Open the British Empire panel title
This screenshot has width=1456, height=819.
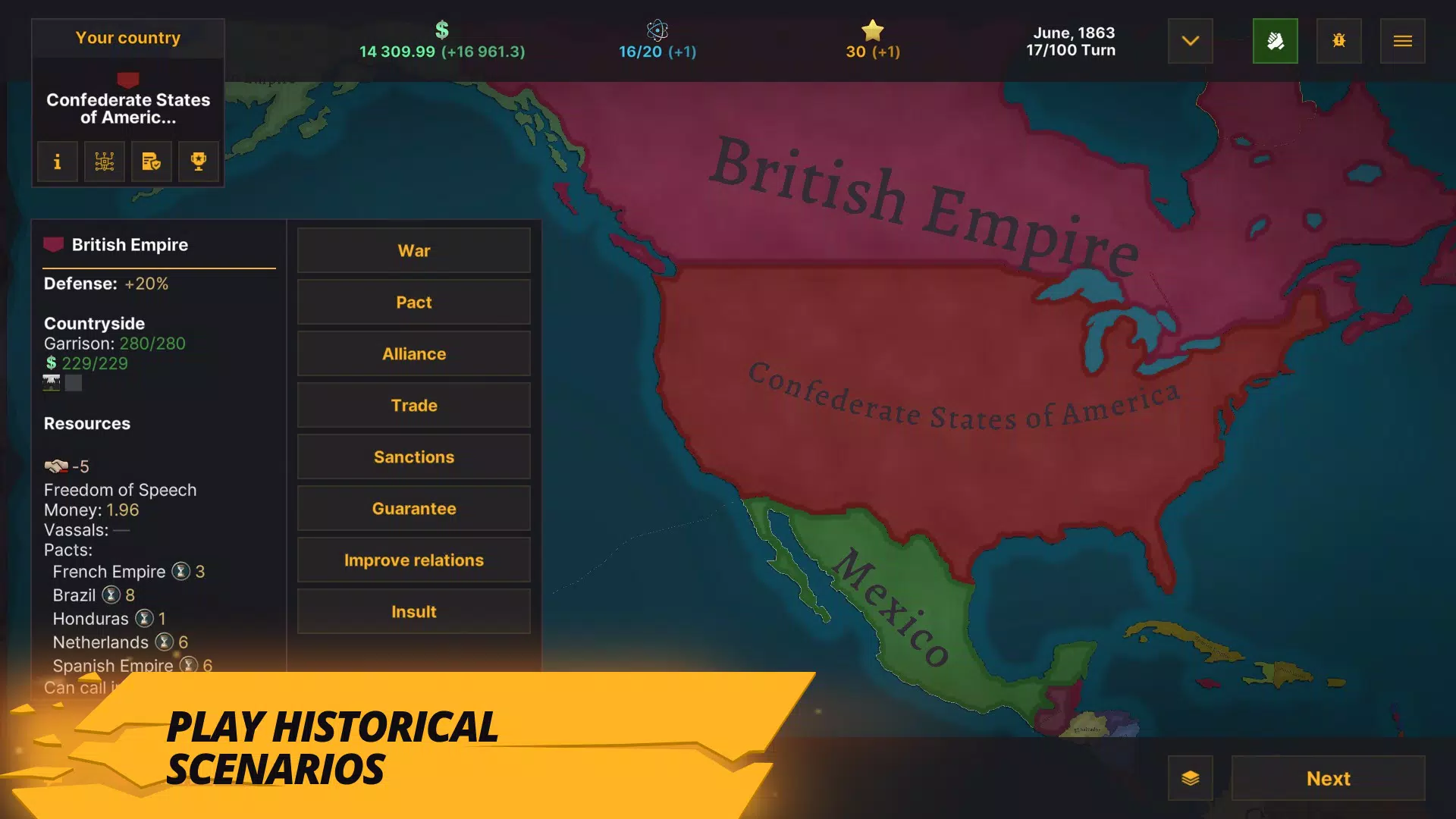tap(129, 244)
